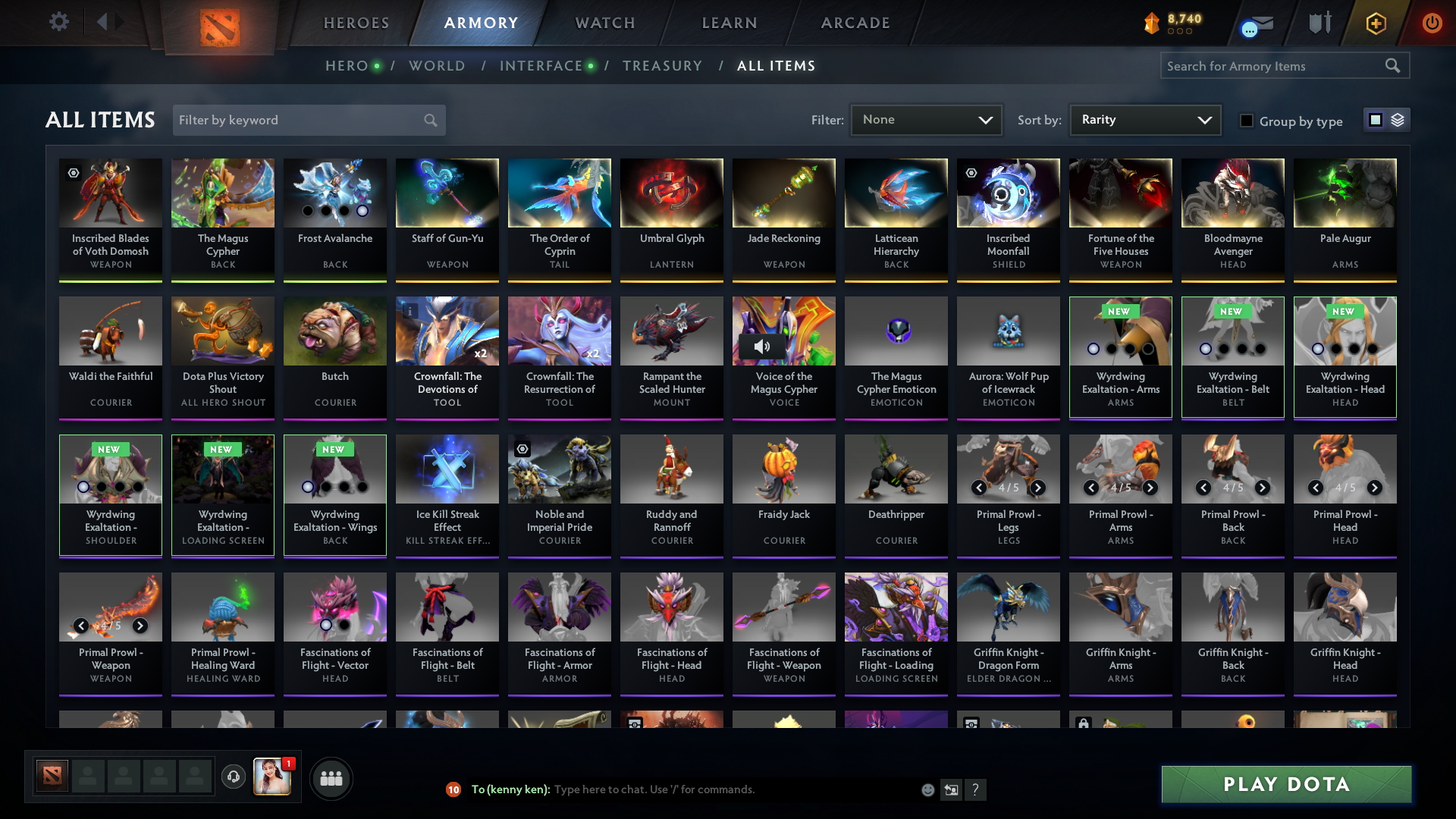
Task: Open the emoticon picker in chat bar
Action: pos(928,789)
